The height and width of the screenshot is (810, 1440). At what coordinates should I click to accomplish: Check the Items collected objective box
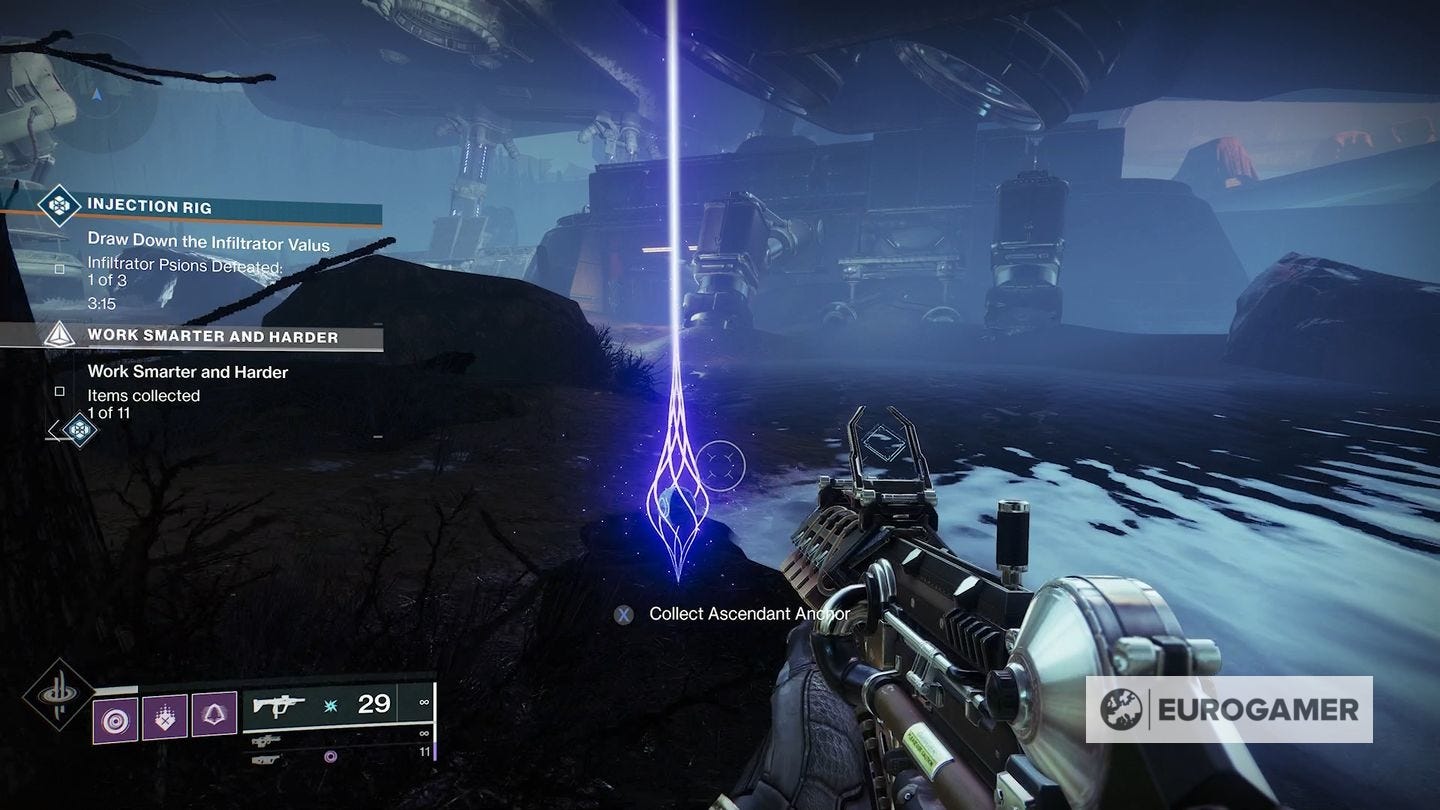tap(60, 391)
